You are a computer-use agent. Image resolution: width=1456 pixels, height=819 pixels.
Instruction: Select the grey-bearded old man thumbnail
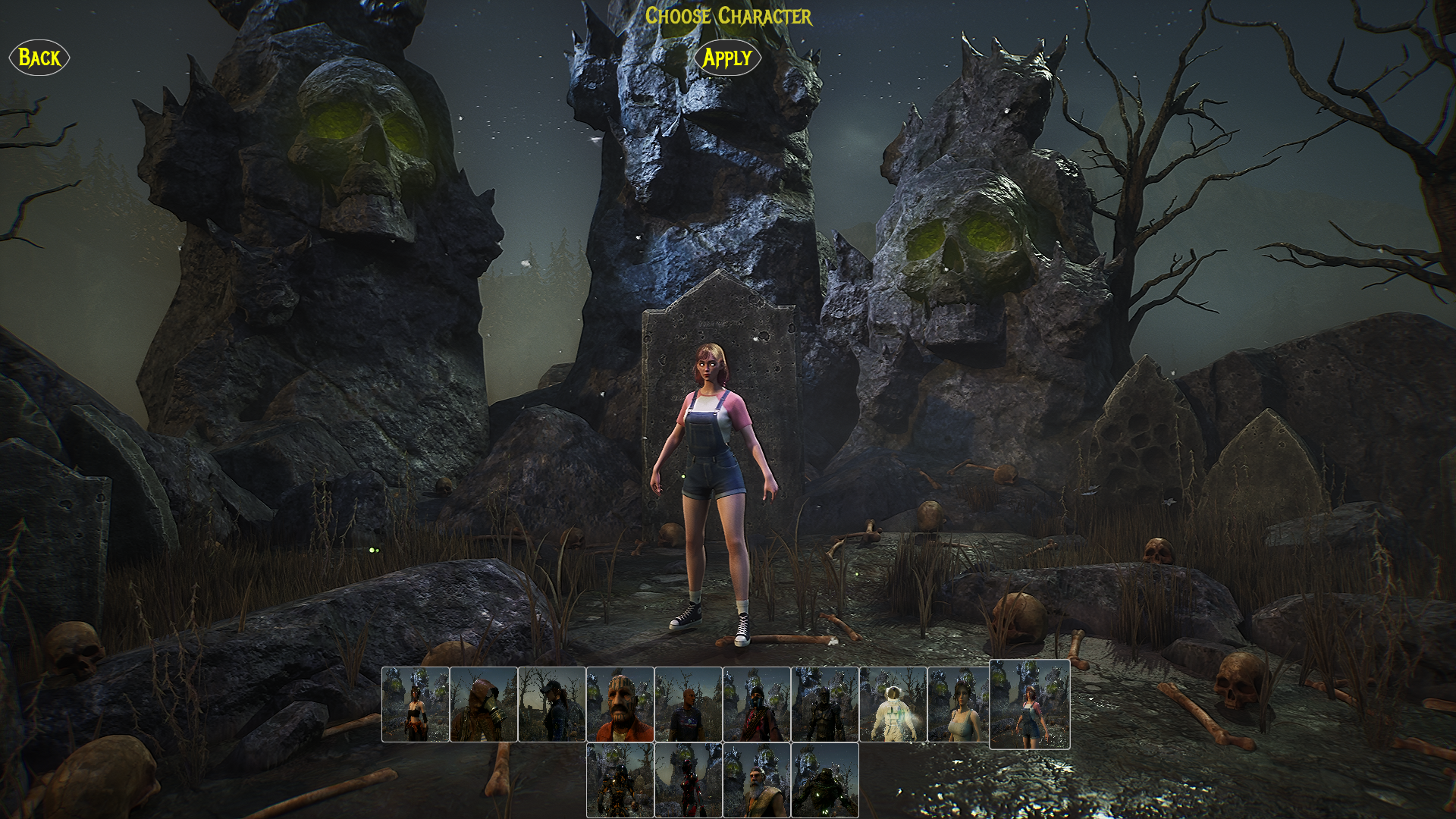tap(756, 780)
